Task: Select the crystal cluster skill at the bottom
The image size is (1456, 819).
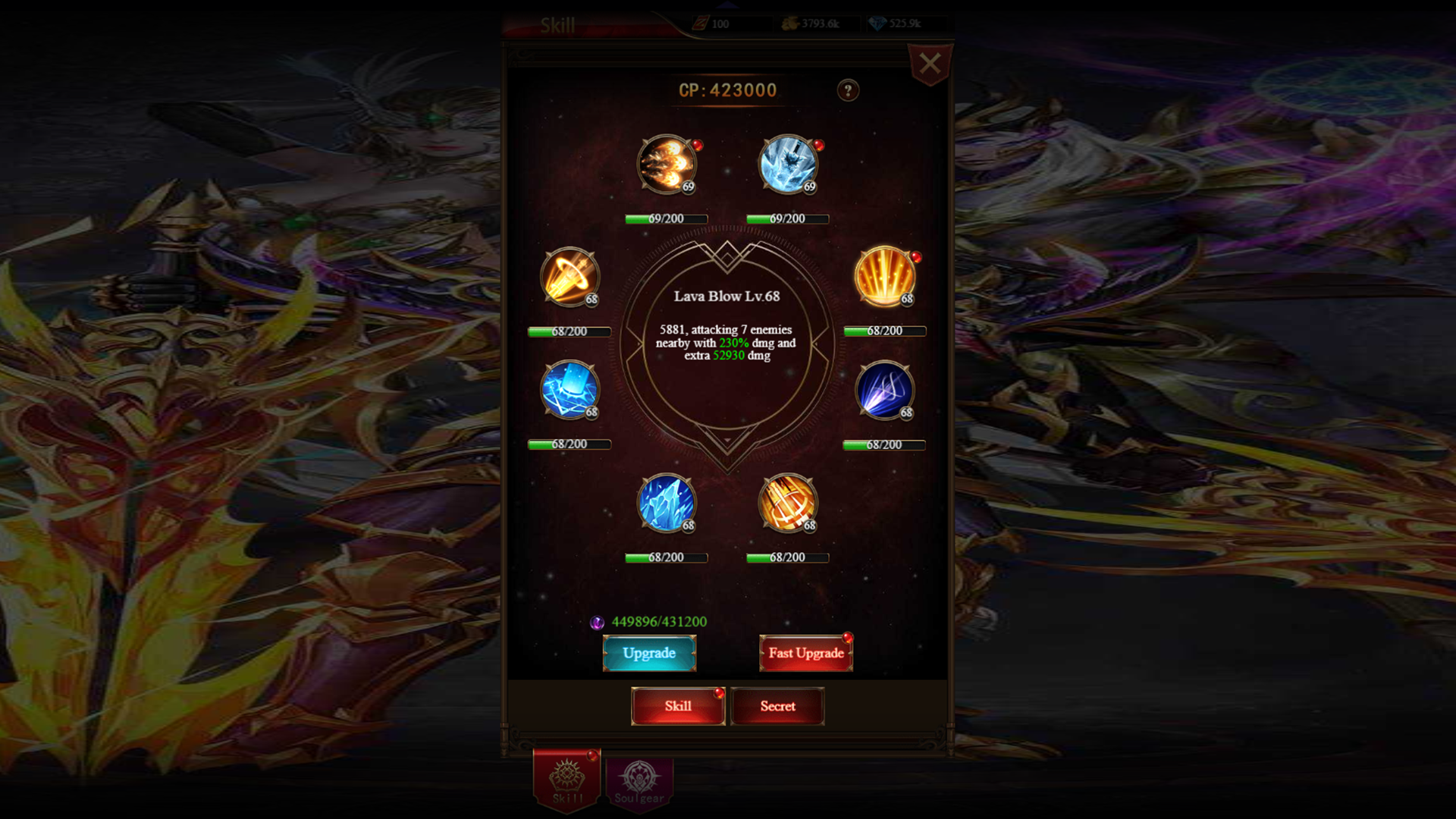Action: point(666,504)
